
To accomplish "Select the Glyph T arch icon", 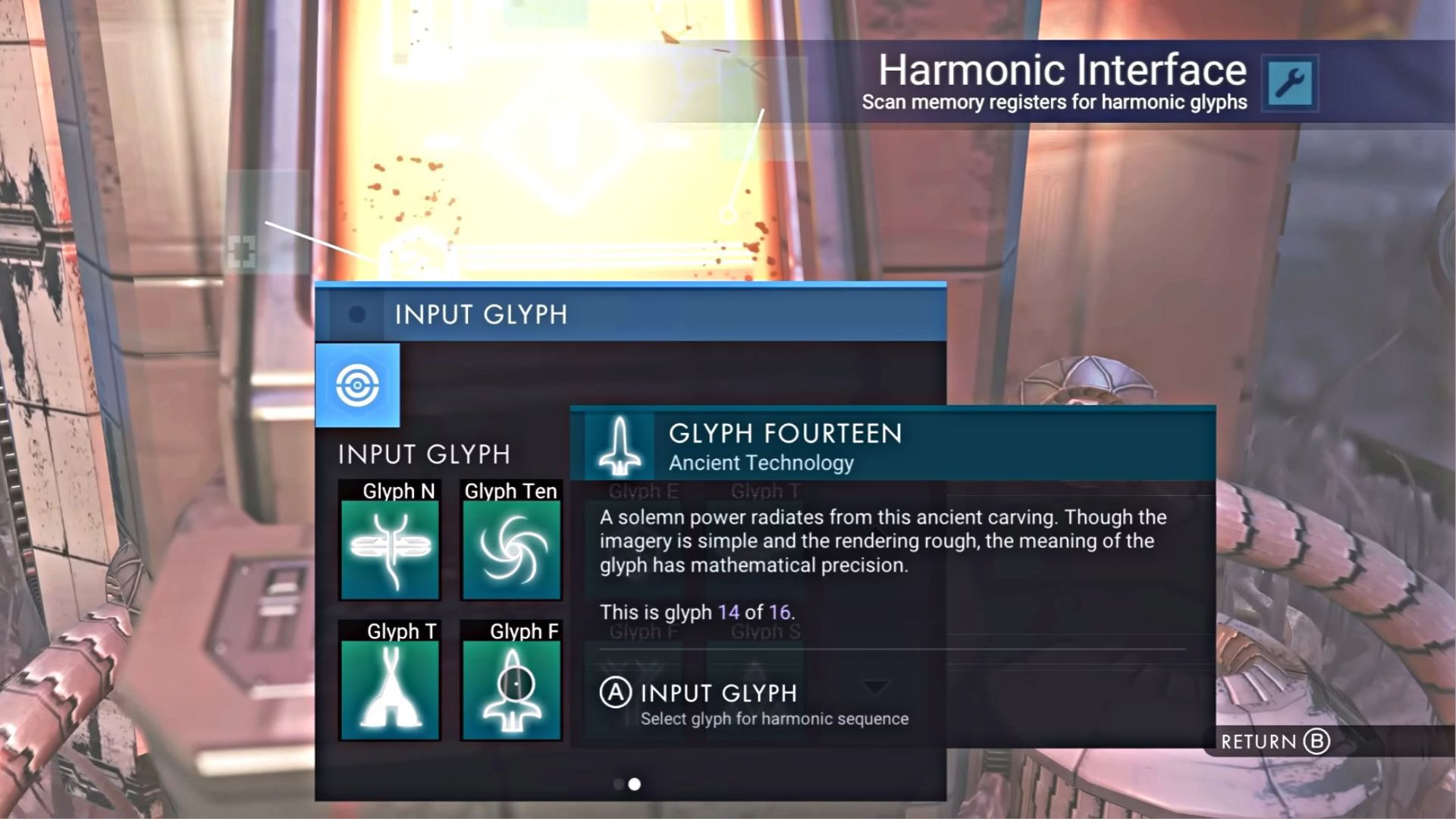I will pos(389,689).
